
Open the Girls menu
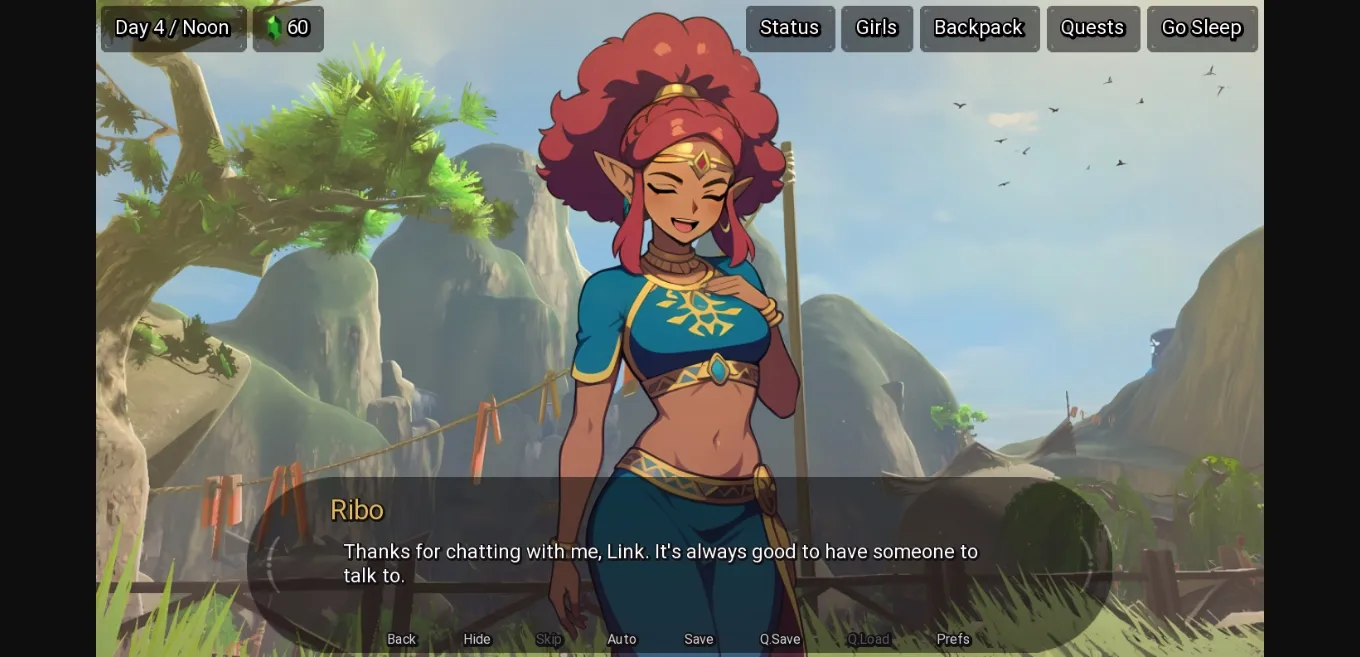pos(876,28)
